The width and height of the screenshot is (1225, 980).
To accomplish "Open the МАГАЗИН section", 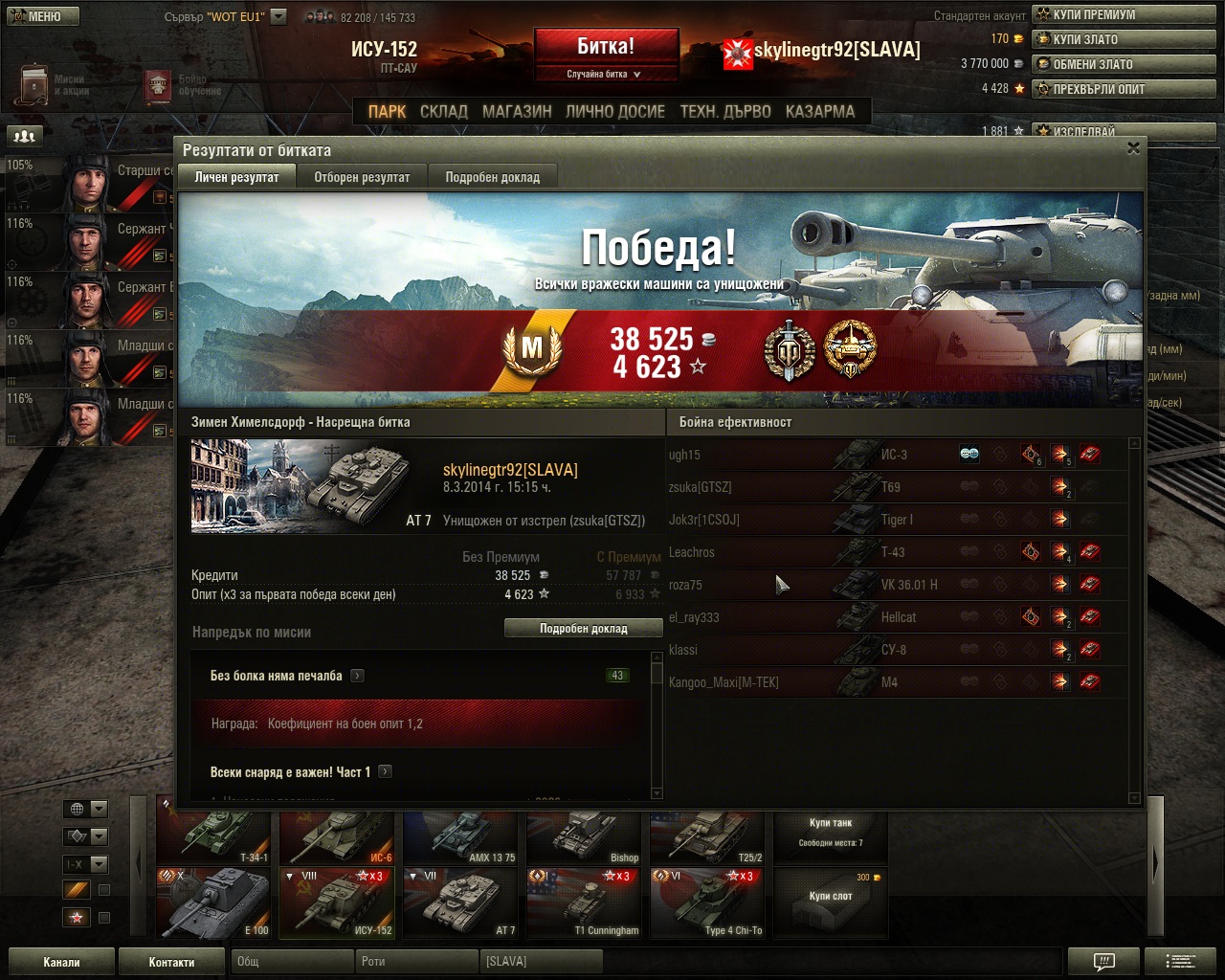I will (517, 111).
